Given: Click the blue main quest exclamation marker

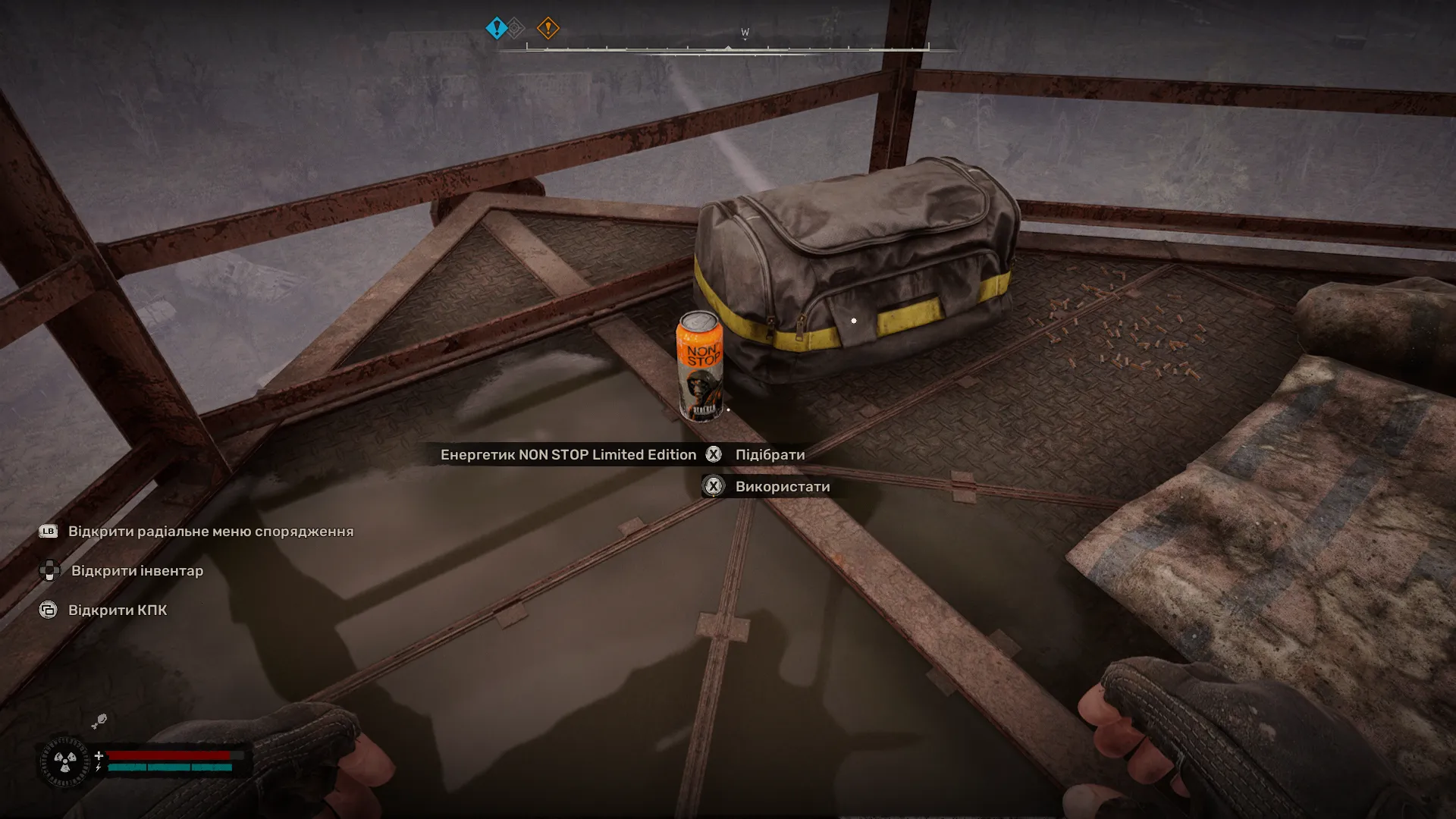Looking at the screenshot, I should point(497,27).
